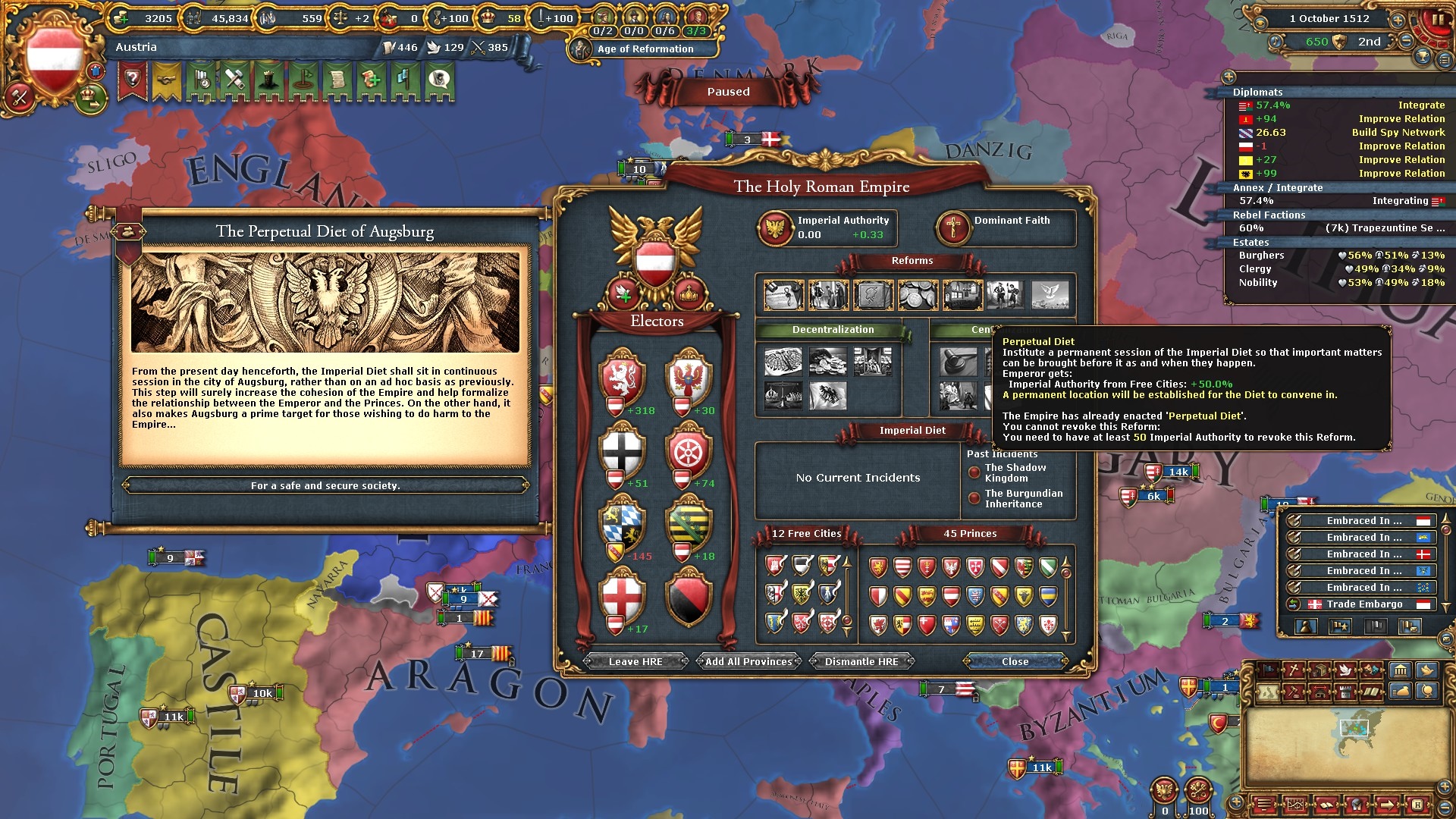This screenshot has height=819, width=1456.
Task: Click the Dominant Faith cross icon
Action: (953, 227)
